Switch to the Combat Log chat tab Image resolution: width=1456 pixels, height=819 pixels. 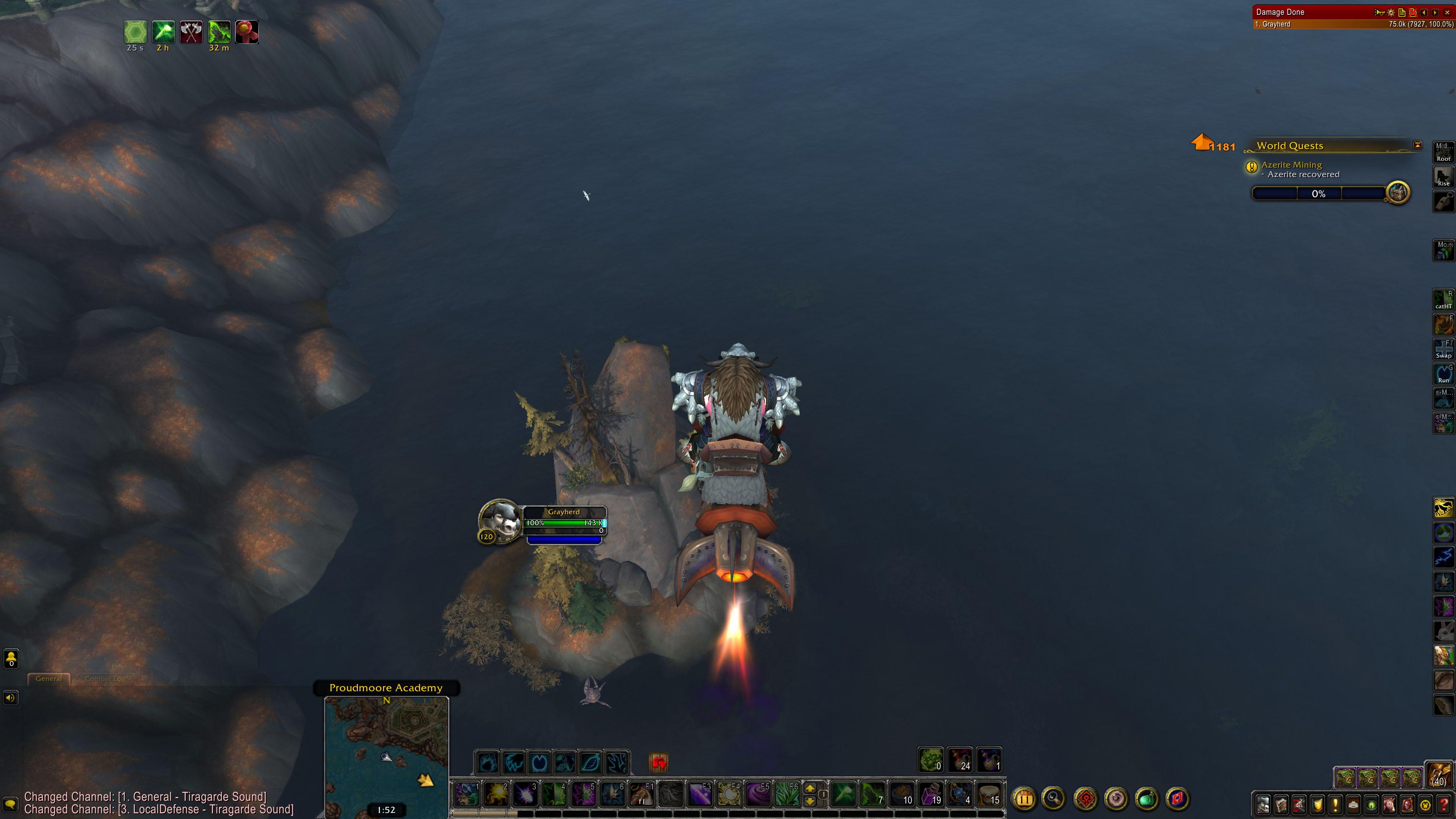coord(105,679)
